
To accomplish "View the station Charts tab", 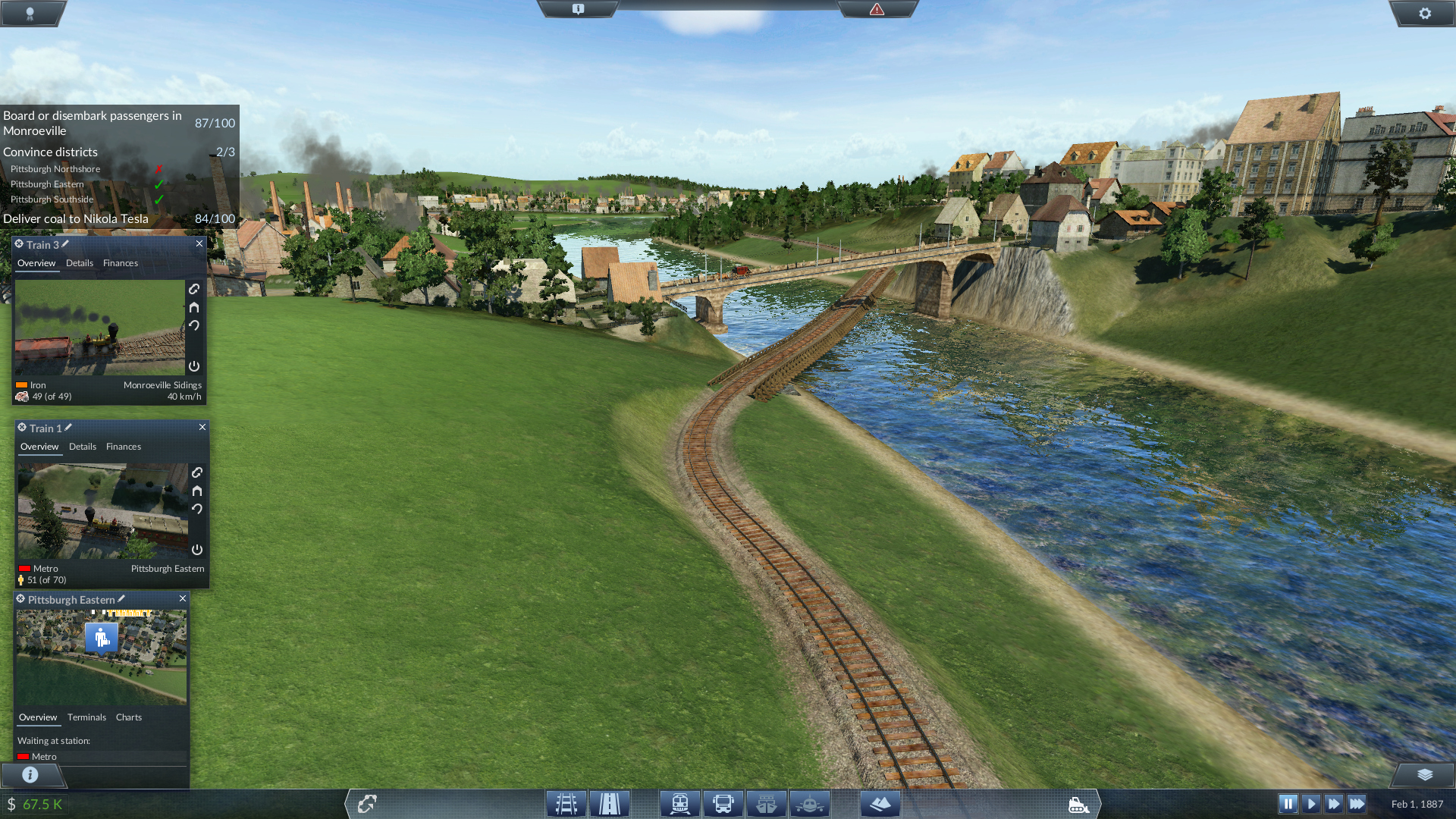I will coord(129,717).
